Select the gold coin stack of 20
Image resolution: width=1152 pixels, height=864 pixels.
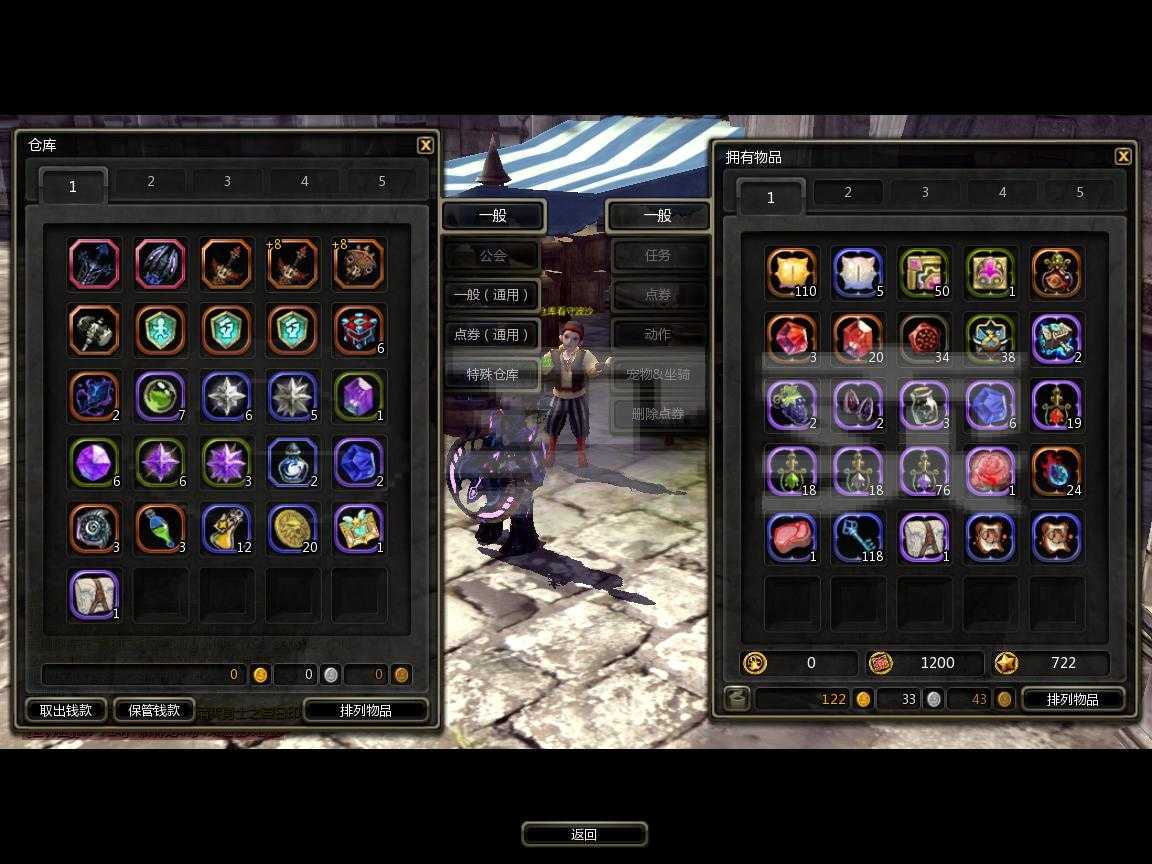pos(293,529)
